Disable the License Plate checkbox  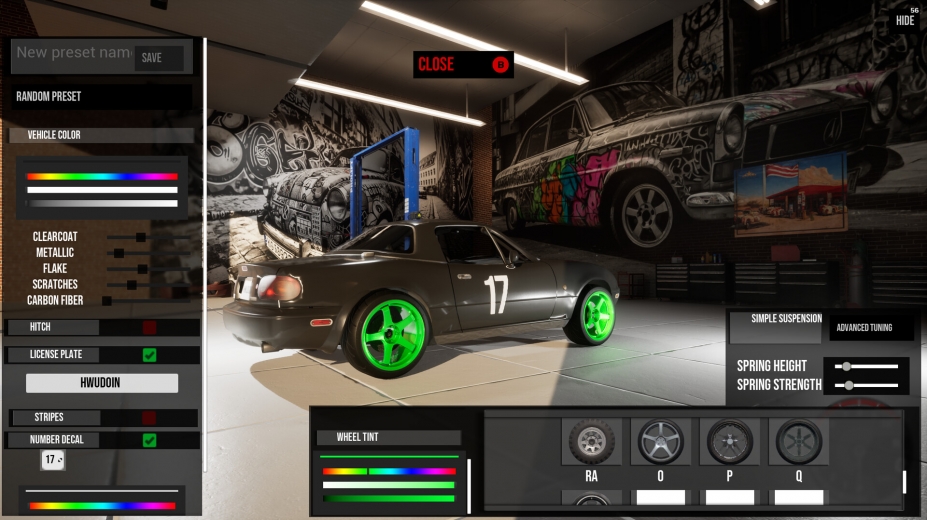pyautogui.click(x=149, y=354)
